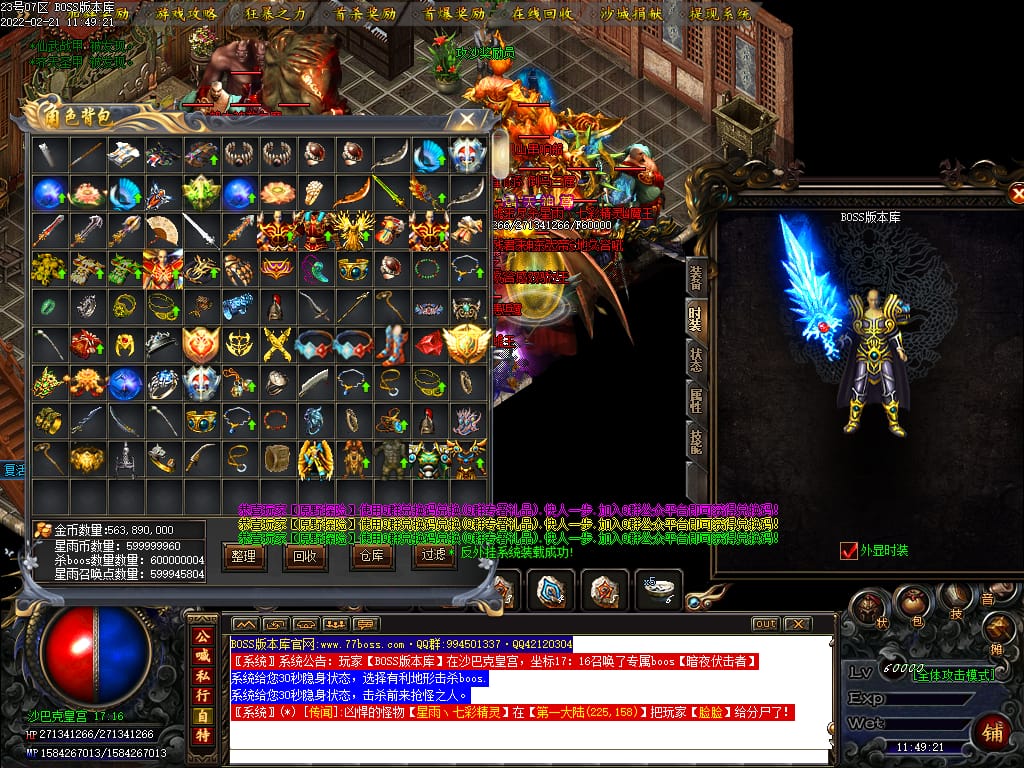Screen dimensions: 1024x768
Task: Close the 角色背包 inventory window
Action: [x=467, y=119]
